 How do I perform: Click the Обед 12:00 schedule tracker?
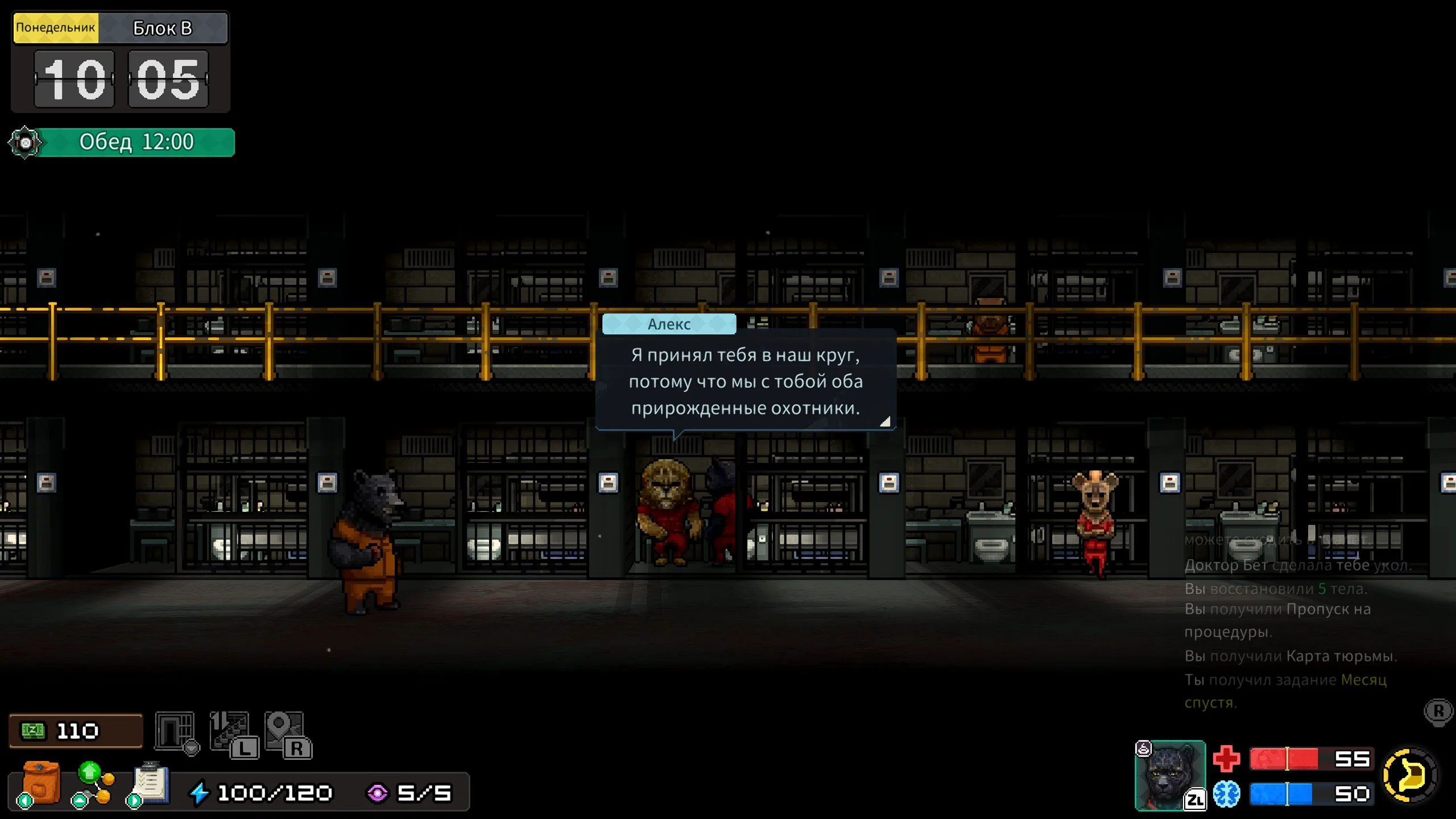coord(135,142)
